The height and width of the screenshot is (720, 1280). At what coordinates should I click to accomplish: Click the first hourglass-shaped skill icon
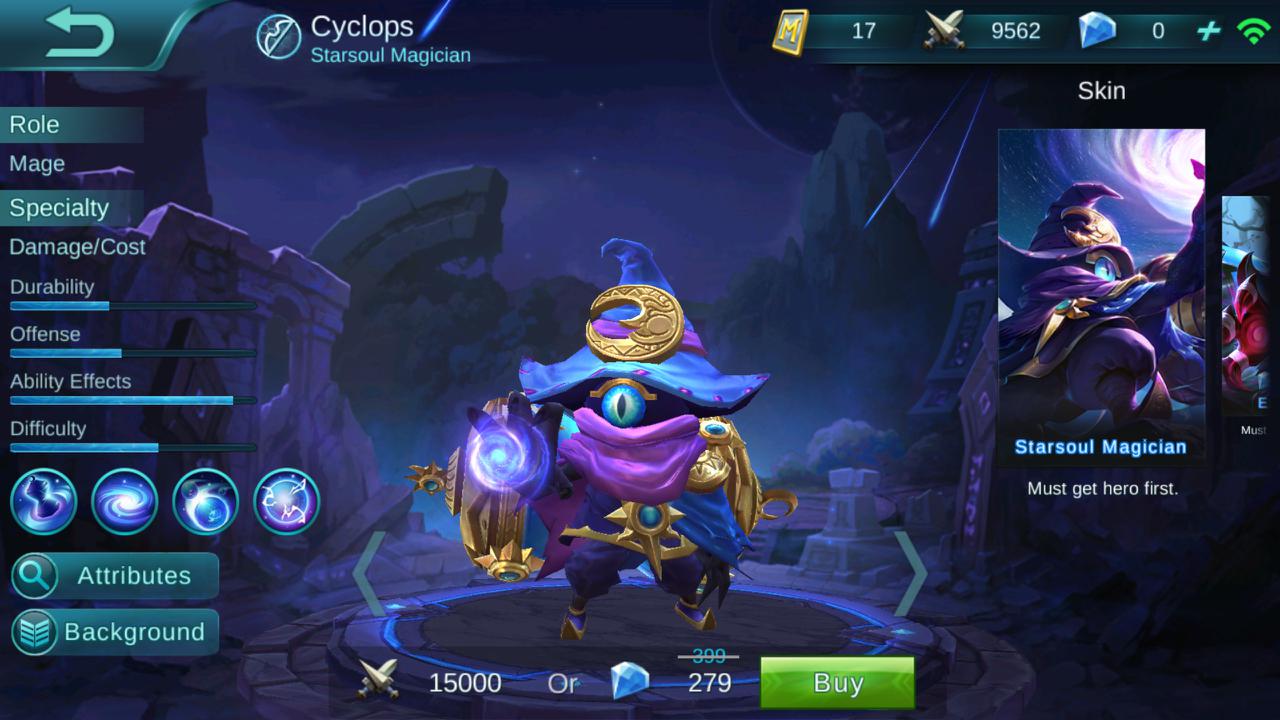coord(43,501)
